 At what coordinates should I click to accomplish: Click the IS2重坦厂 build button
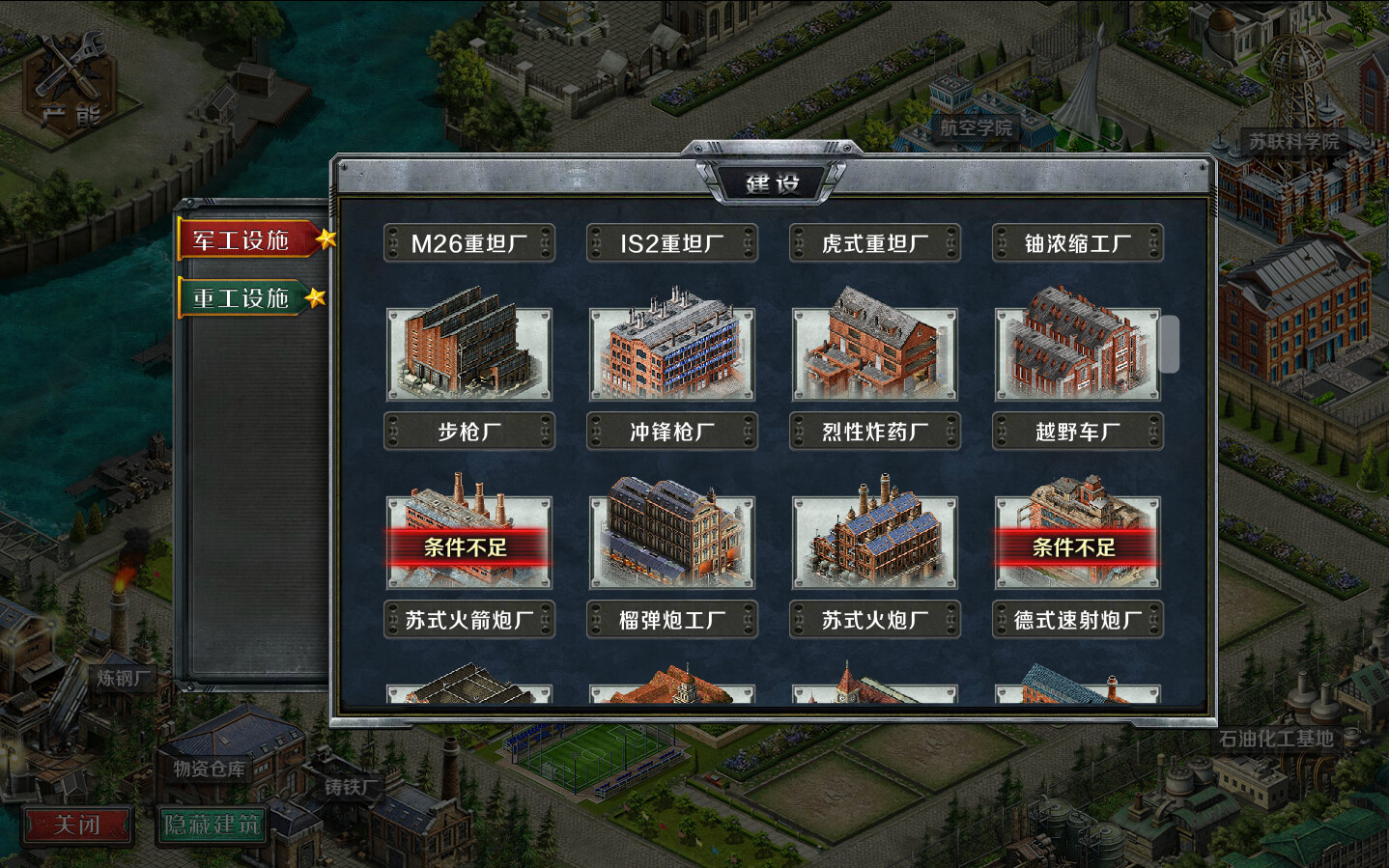click(672, 243)
